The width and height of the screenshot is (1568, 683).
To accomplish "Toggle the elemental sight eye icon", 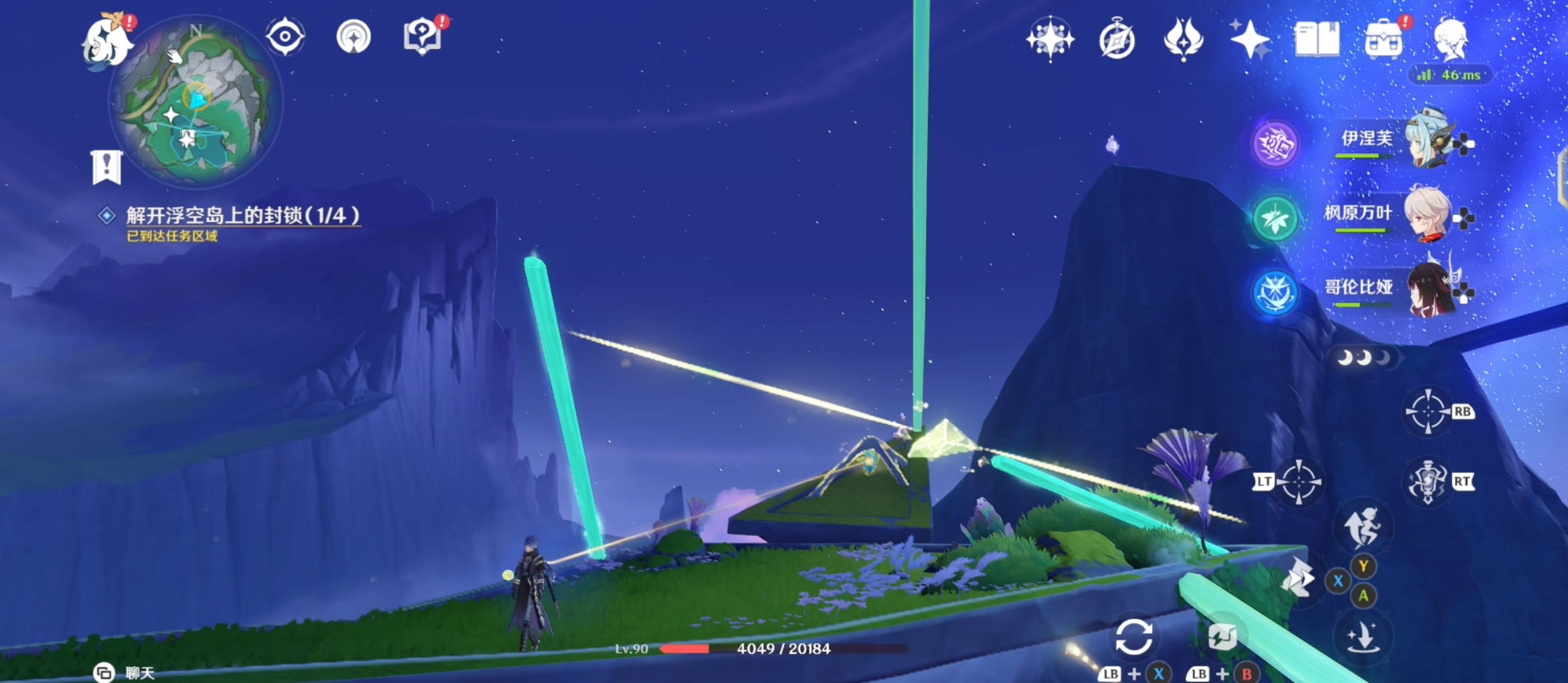I will click(285, 36).
